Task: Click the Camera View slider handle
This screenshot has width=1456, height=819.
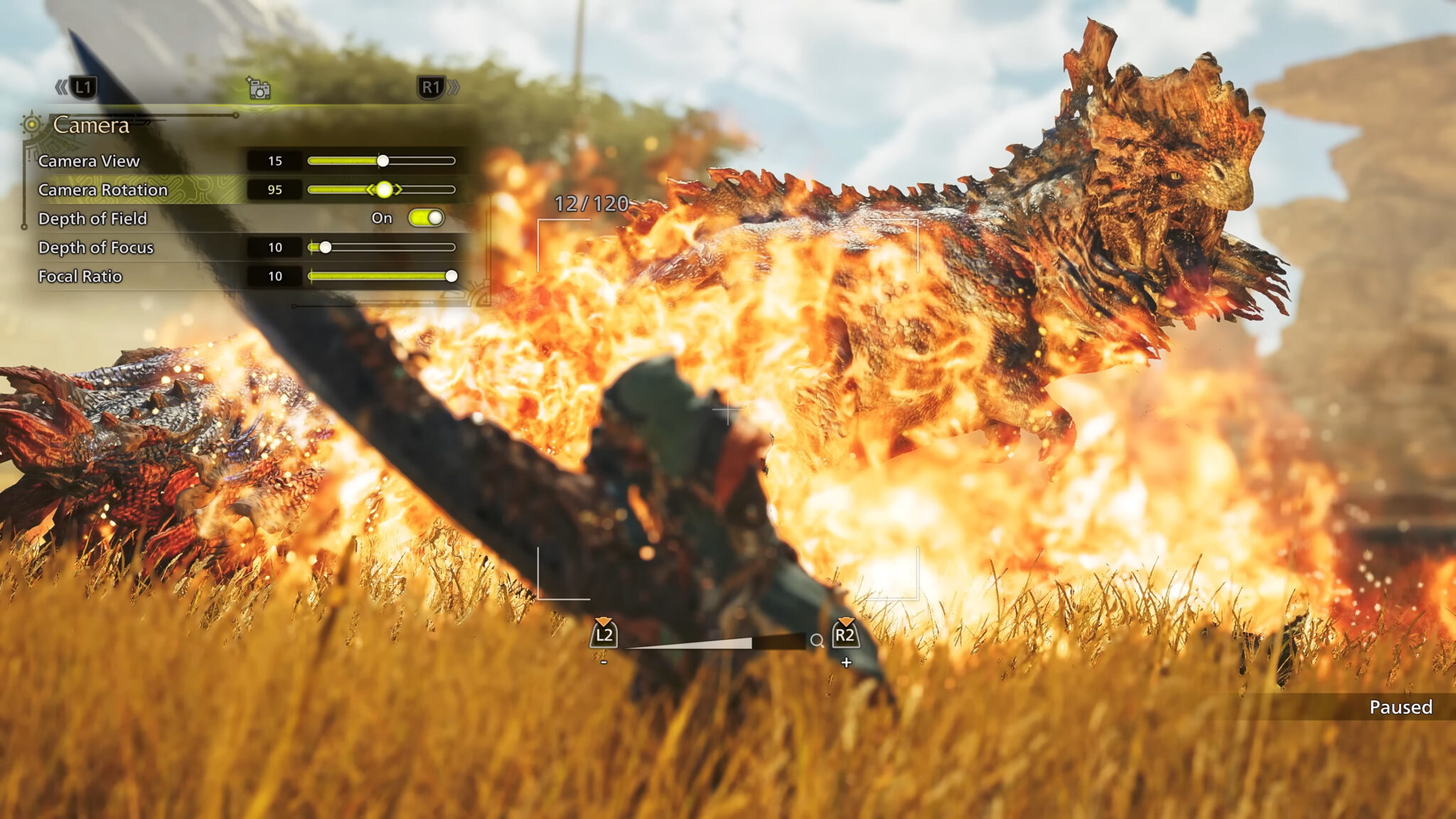Action: [382, 161]
